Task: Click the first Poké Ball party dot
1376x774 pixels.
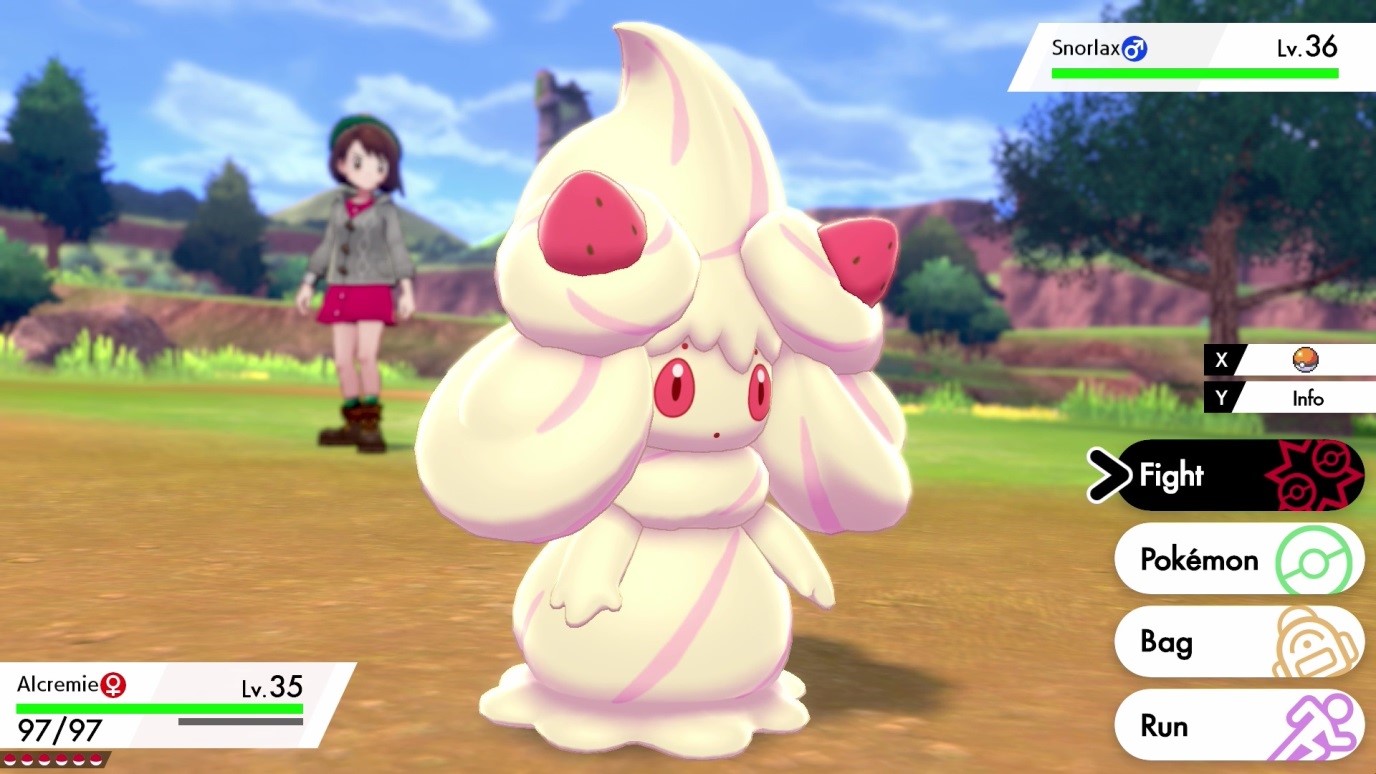Action: (12, 759)
